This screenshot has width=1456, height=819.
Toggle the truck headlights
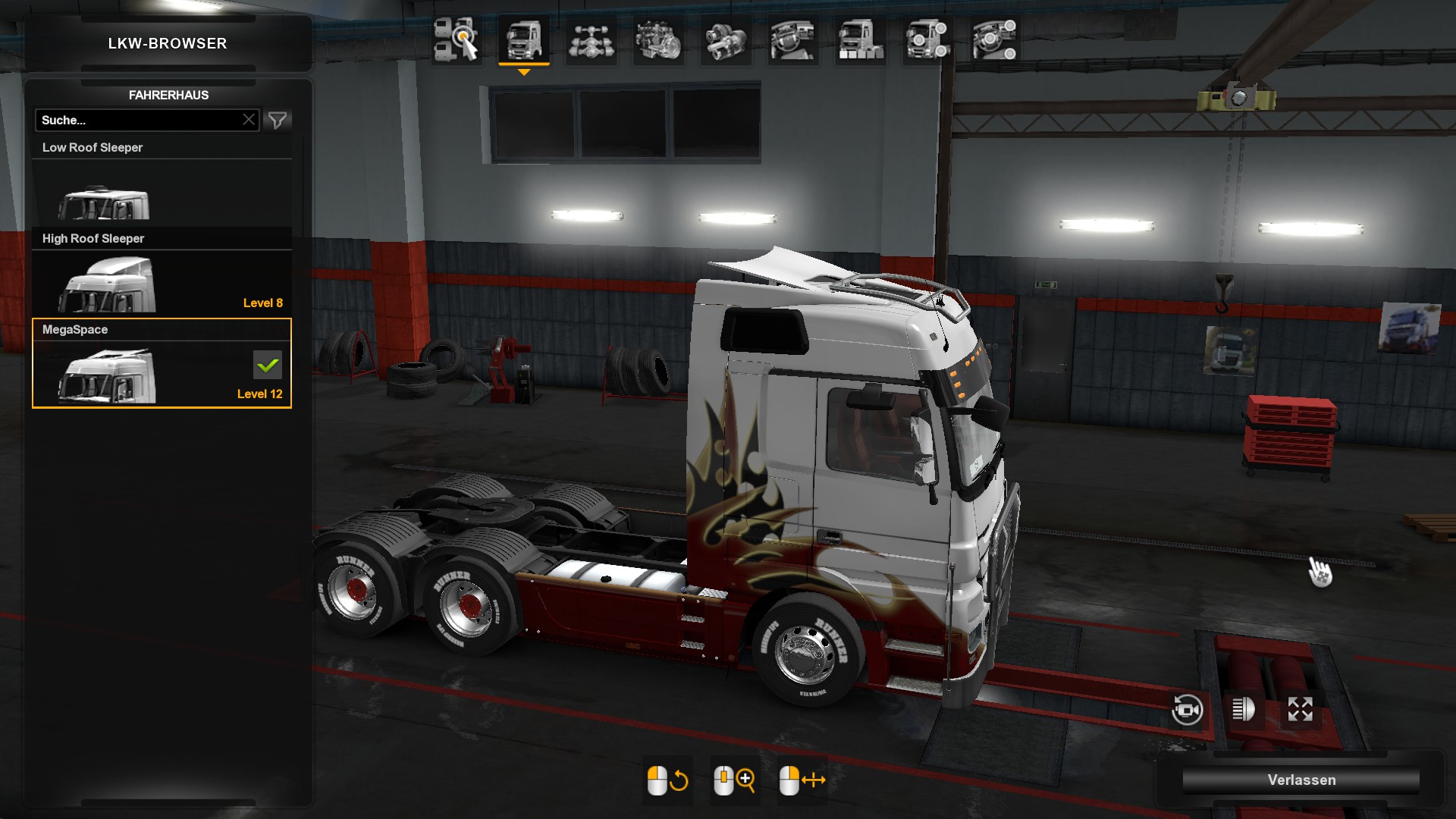pyautogui.click(x=1244, y=710)
